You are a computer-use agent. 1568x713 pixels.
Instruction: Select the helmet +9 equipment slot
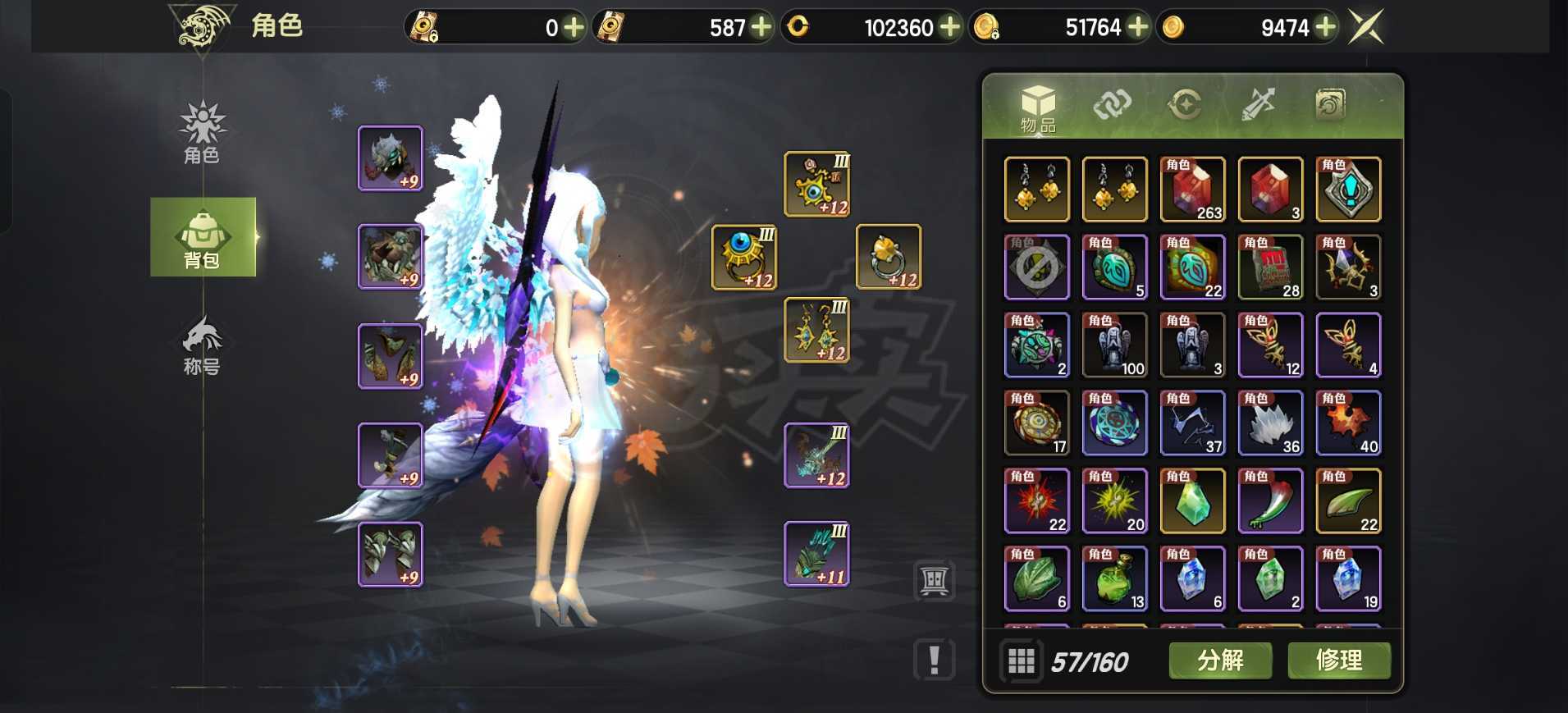point(391,158)
